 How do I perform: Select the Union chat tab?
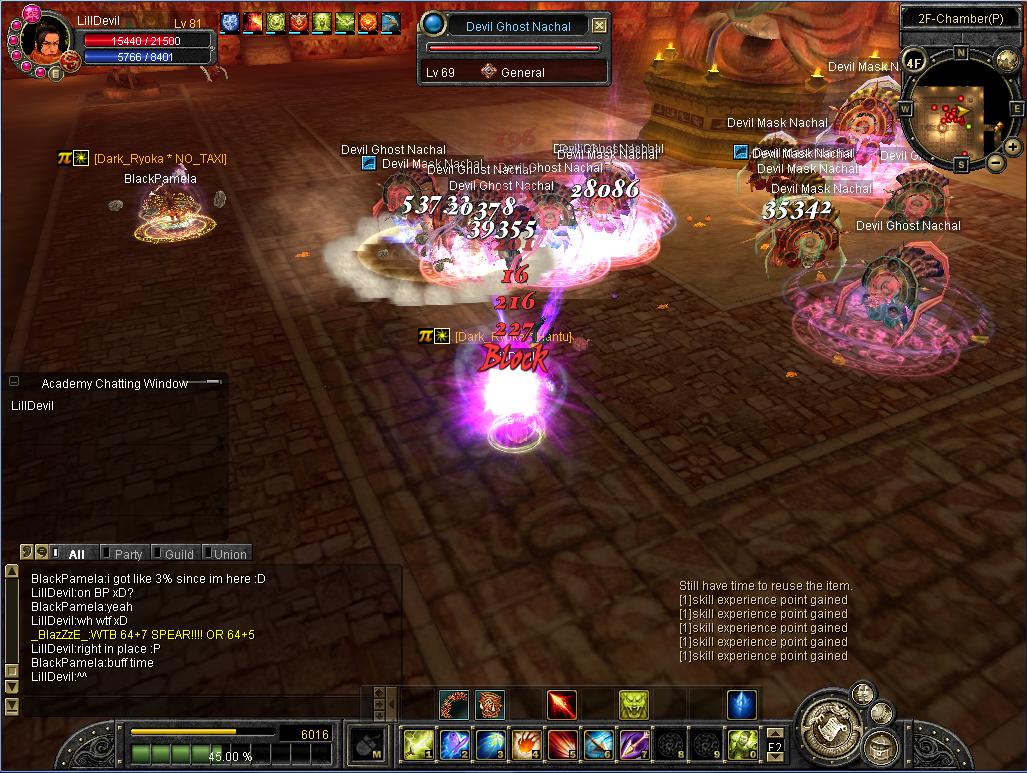tap(228, 553)
